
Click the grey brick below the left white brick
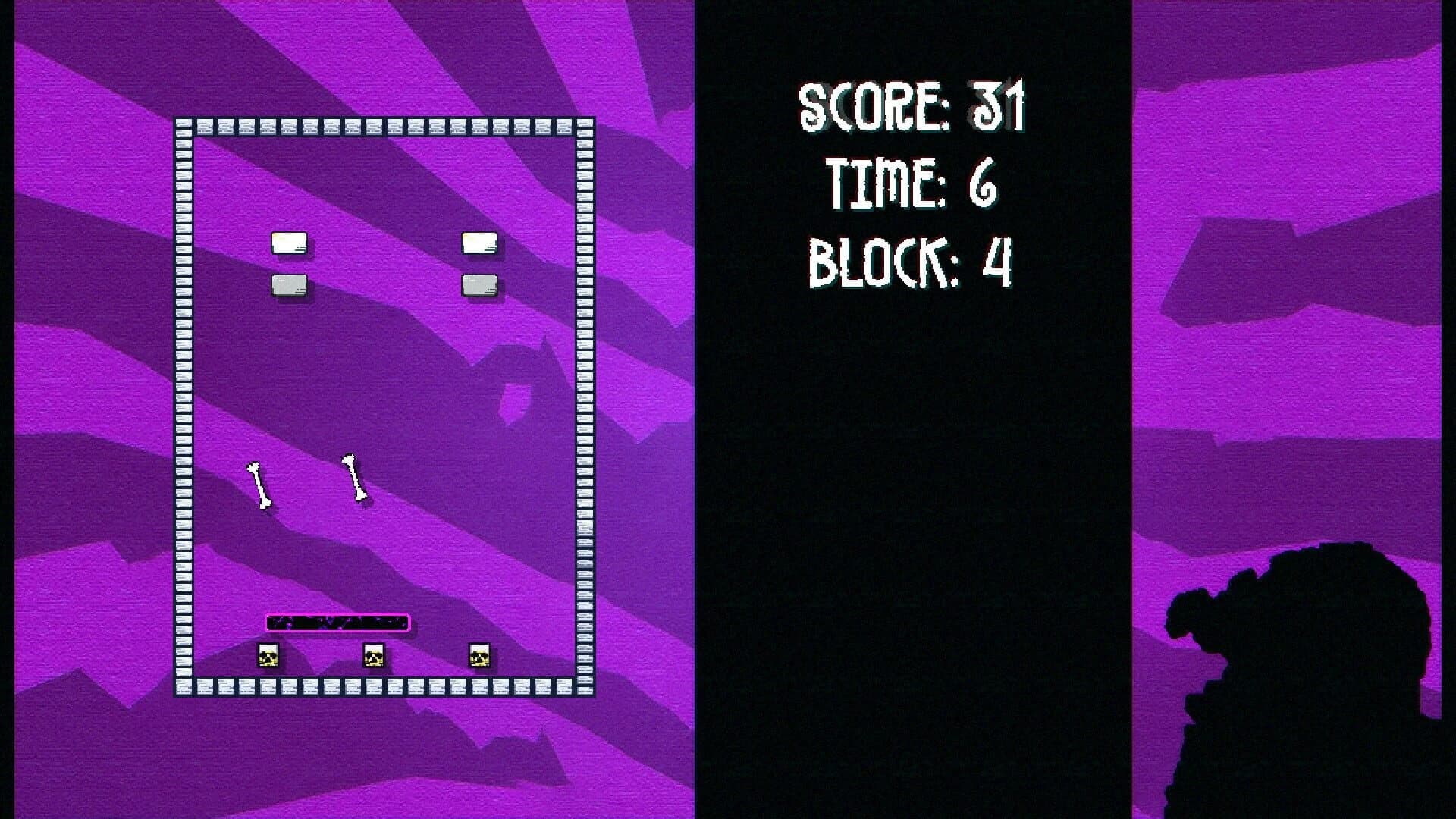(x=290, y=284)
